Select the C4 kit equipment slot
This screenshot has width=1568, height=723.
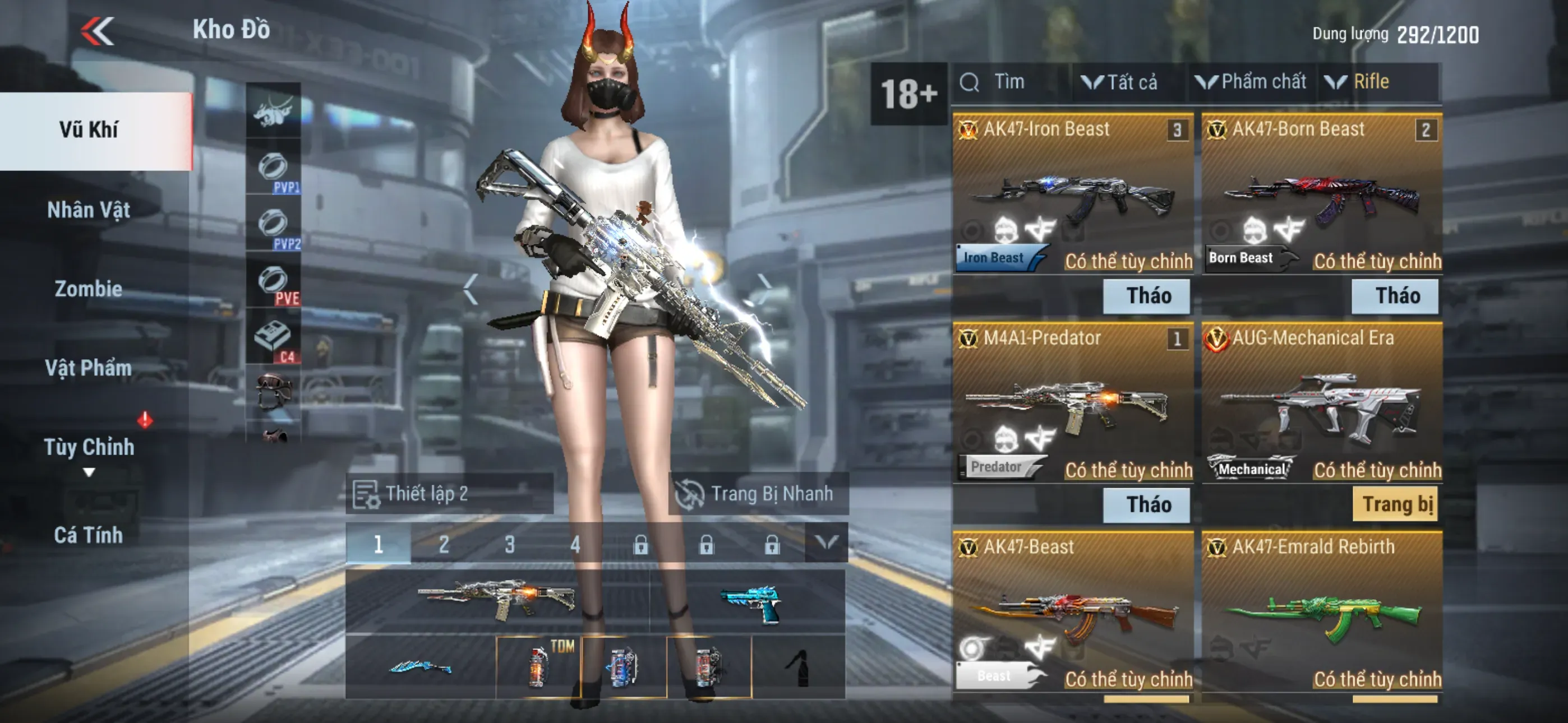(x=273, y=339)
